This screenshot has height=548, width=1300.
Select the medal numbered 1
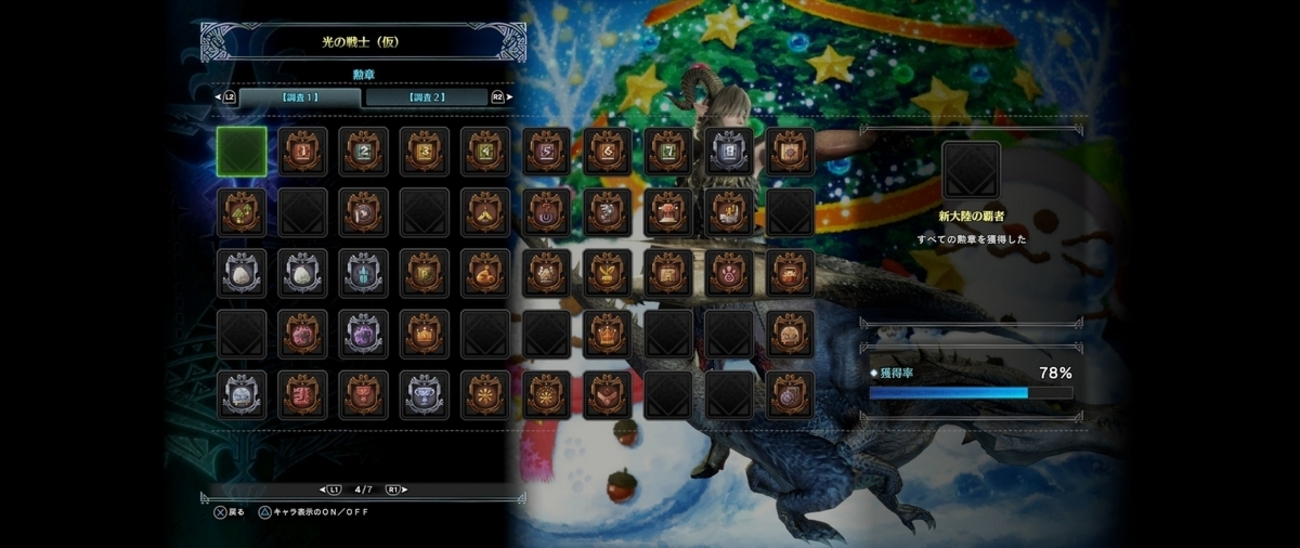pos(303,151)
